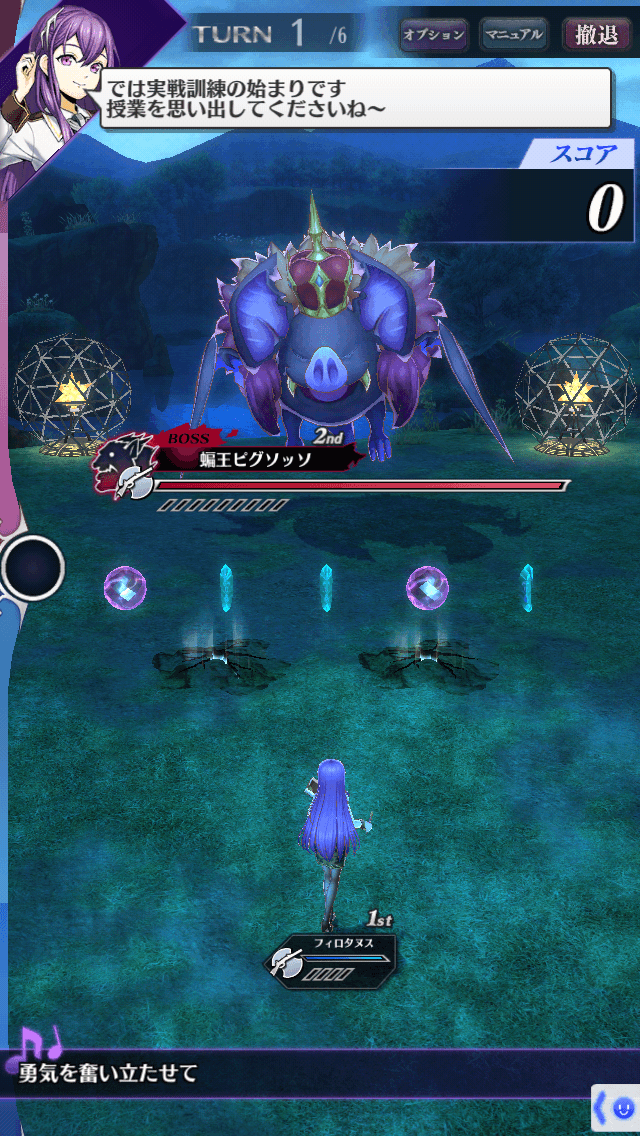
Task: Open the マニュアル manual
Action: [x=513, y=35]
